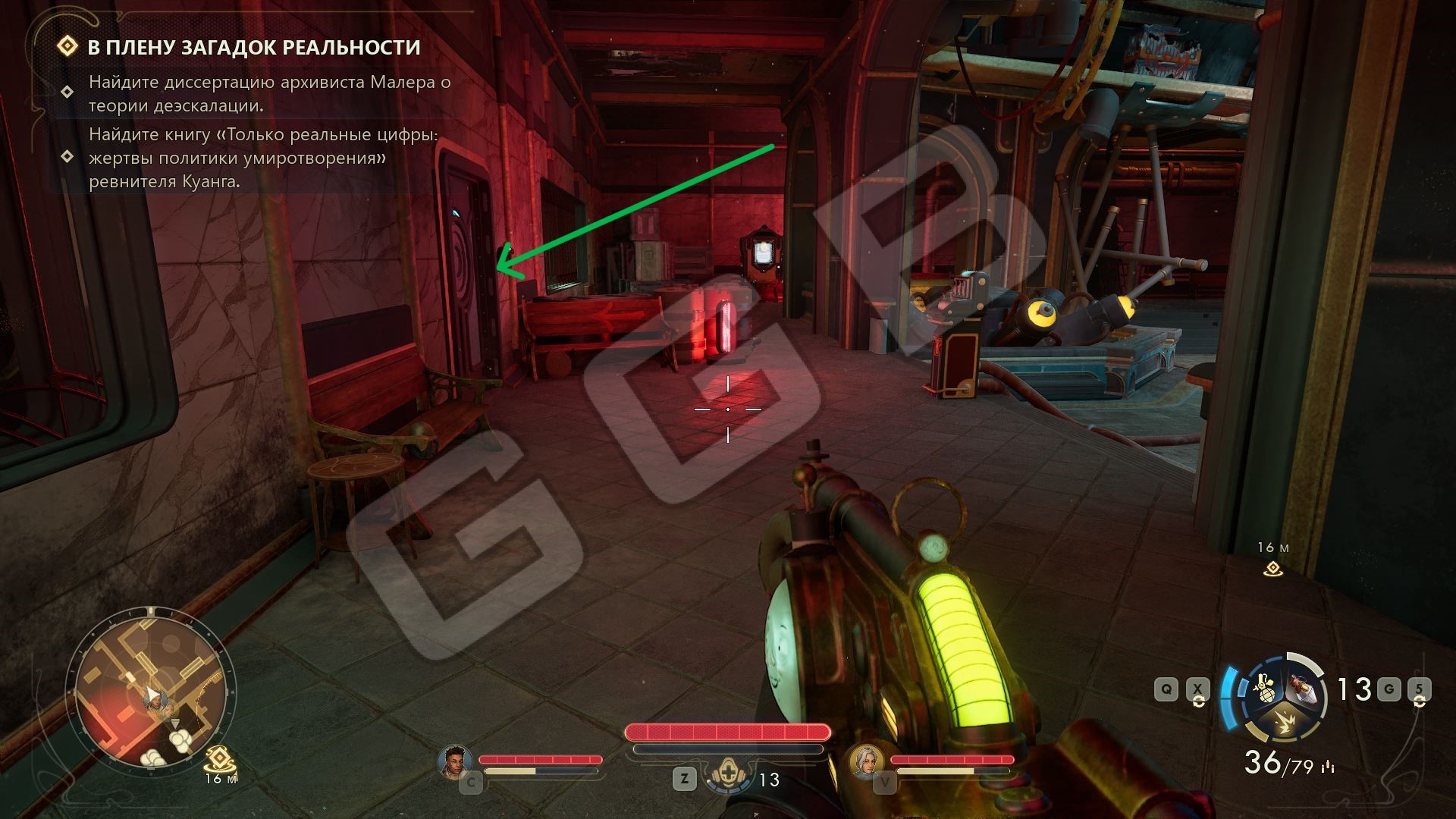Viewport: 1456px width, 819px height.
Task: Select the objective about archivist Малер's dissertation
Action: click(269, 93)
